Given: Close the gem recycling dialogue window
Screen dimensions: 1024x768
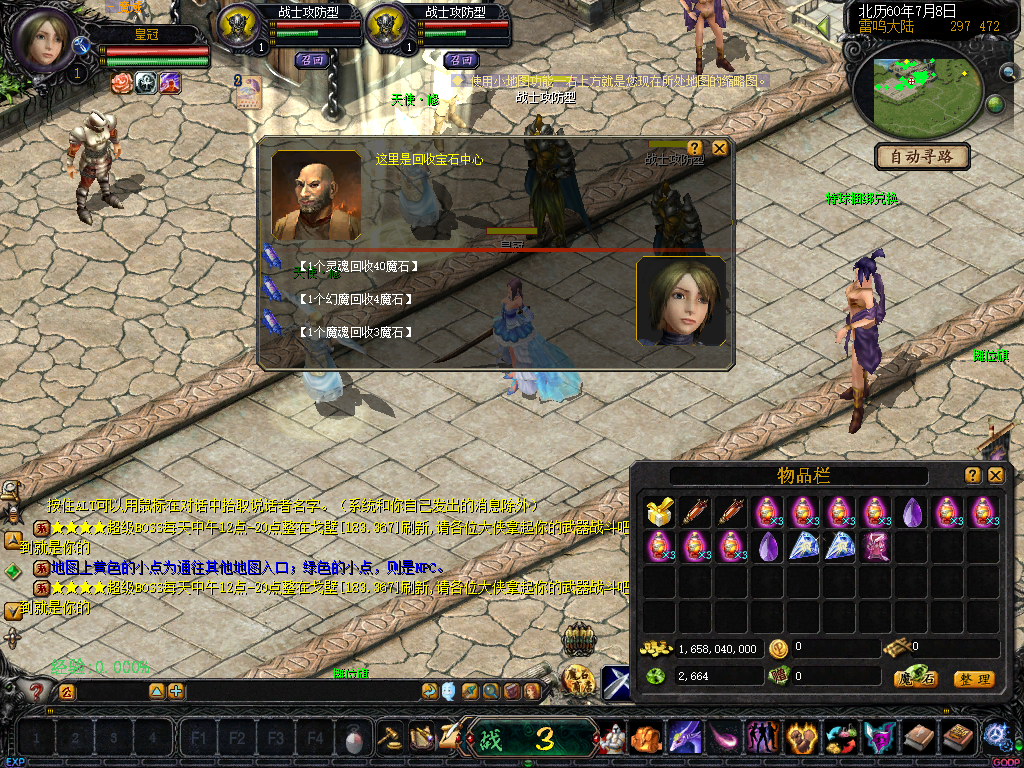Looking at the screenshot, I should 718,148.
